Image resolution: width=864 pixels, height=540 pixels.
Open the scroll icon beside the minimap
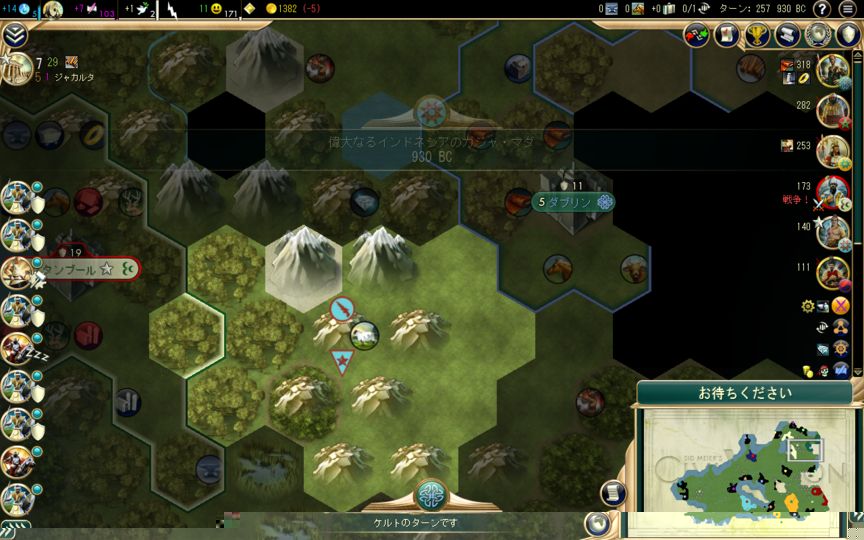pos(613,492)
